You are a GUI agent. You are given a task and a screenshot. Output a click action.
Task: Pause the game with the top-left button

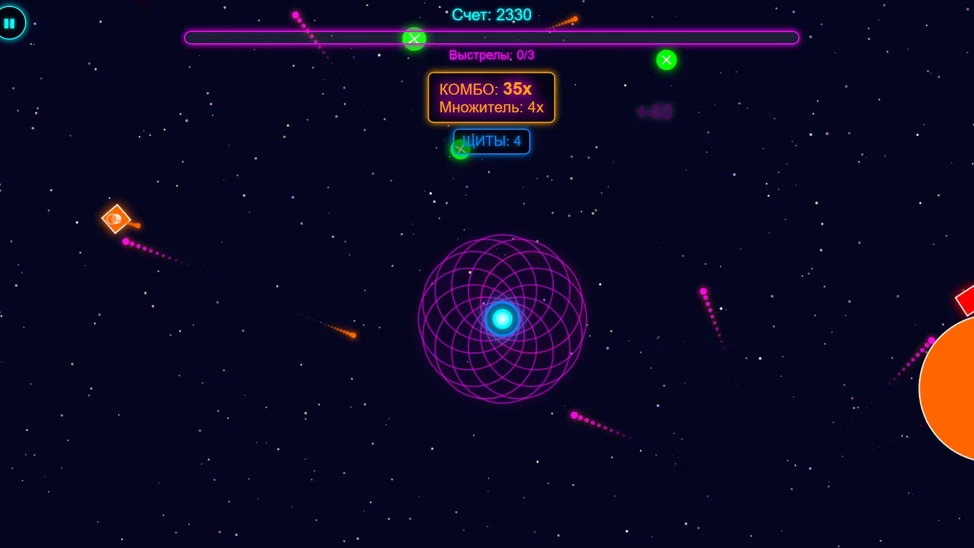tap(10, 22)
